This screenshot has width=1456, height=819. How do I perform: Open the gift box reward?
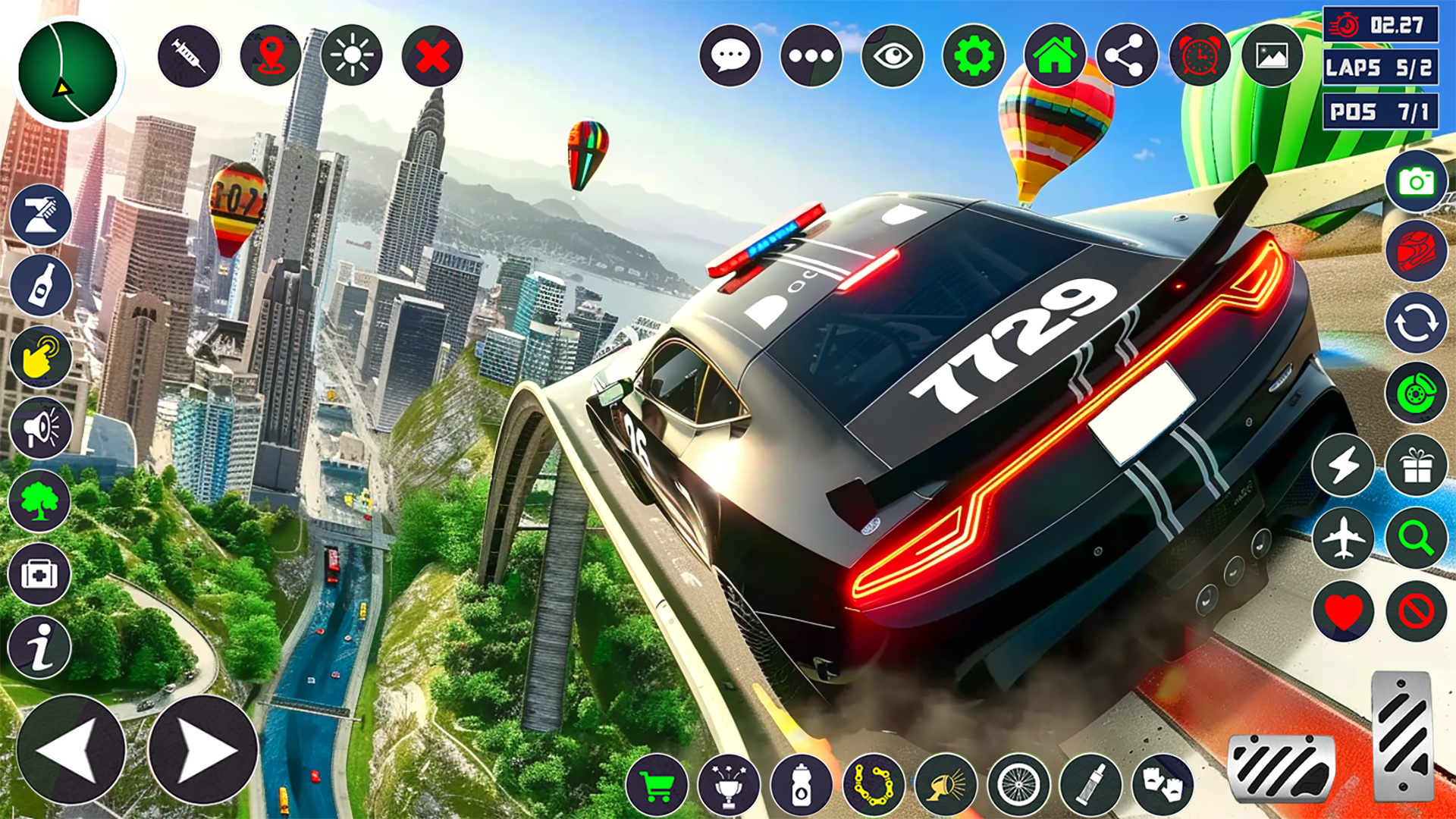pyautogui.click(x=1416, y=465)
